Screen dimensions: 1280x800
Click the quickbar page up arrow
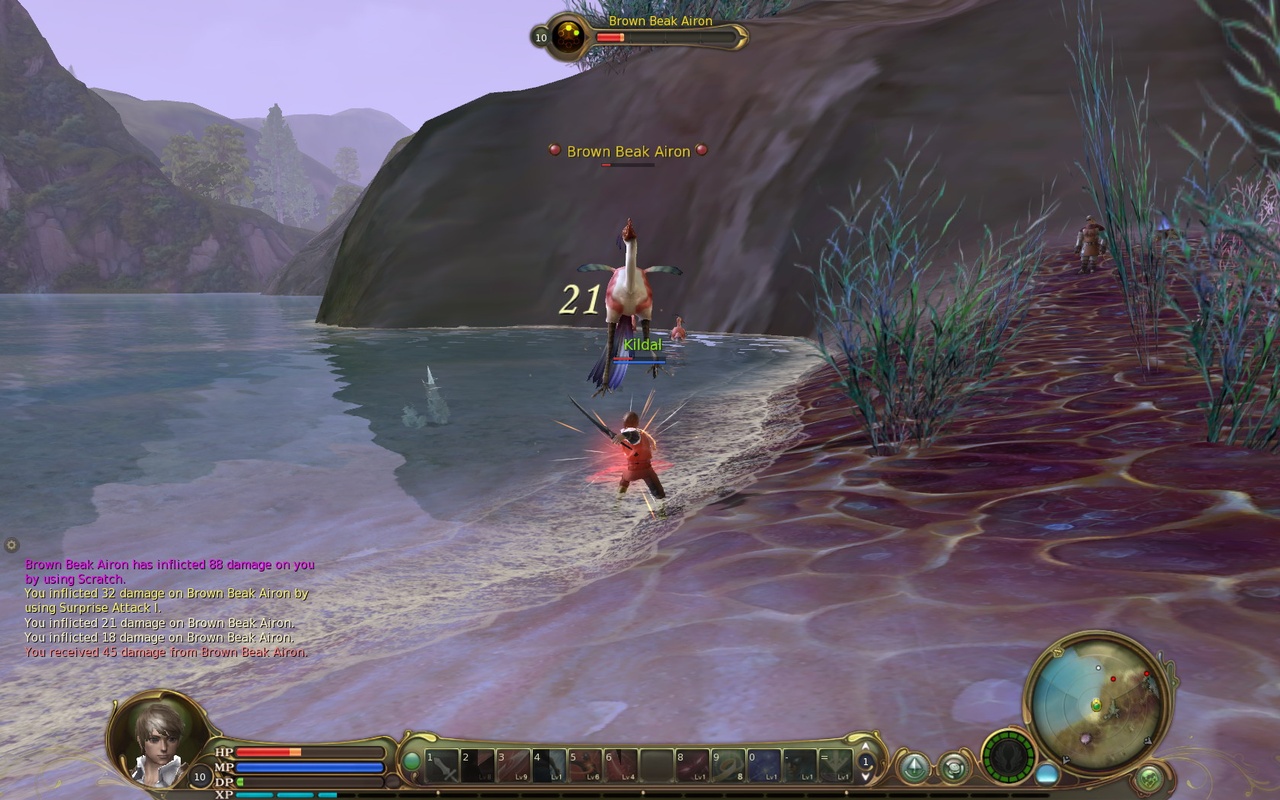click(x=864, y=747)
